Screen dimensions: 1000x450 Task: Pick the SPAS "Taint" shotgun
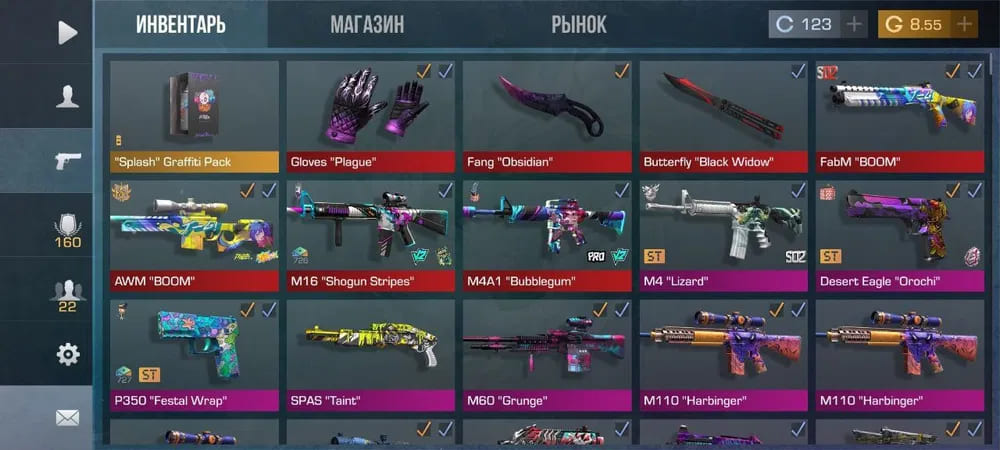[371, 355]
